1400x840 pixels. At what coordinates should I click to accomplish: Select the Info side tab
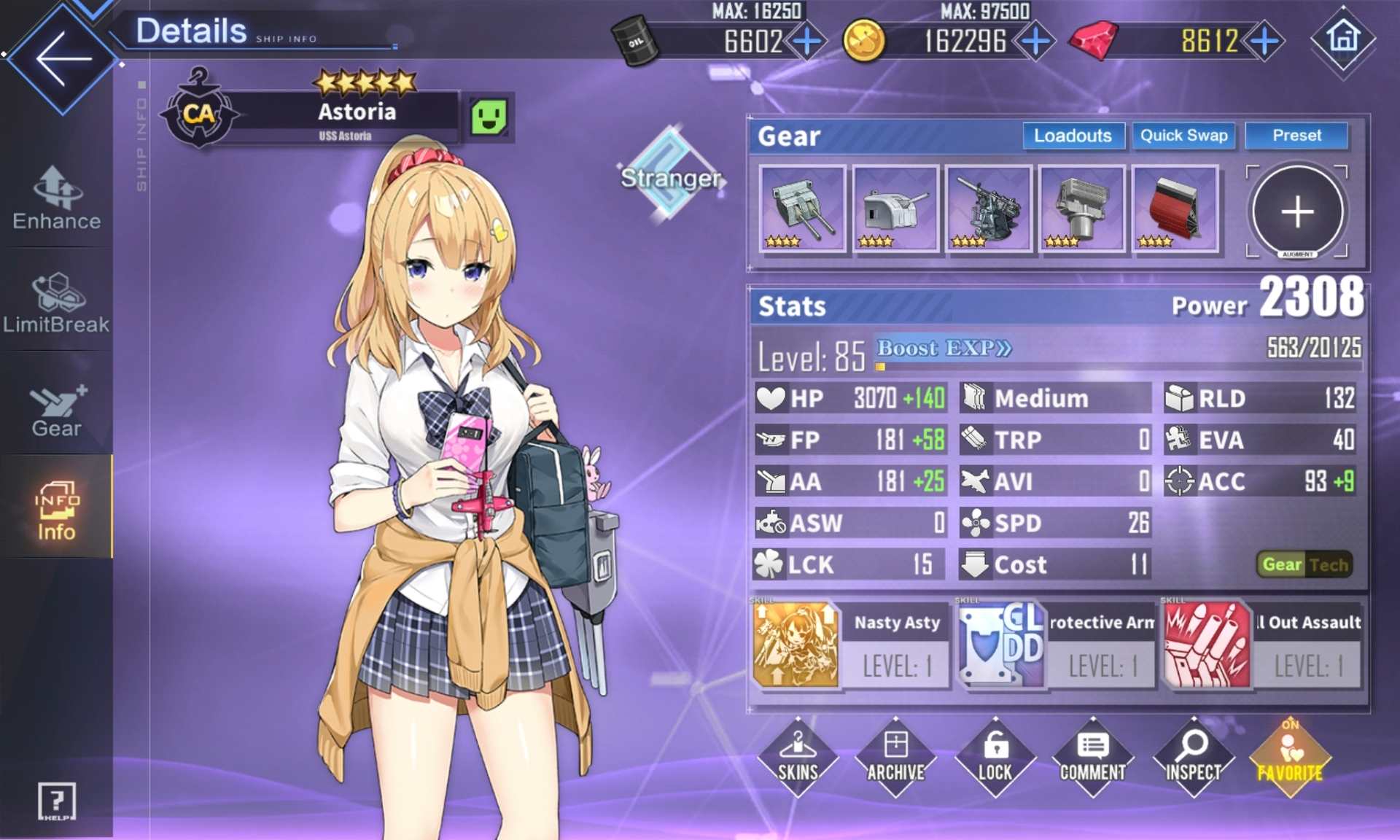[57, 510]
